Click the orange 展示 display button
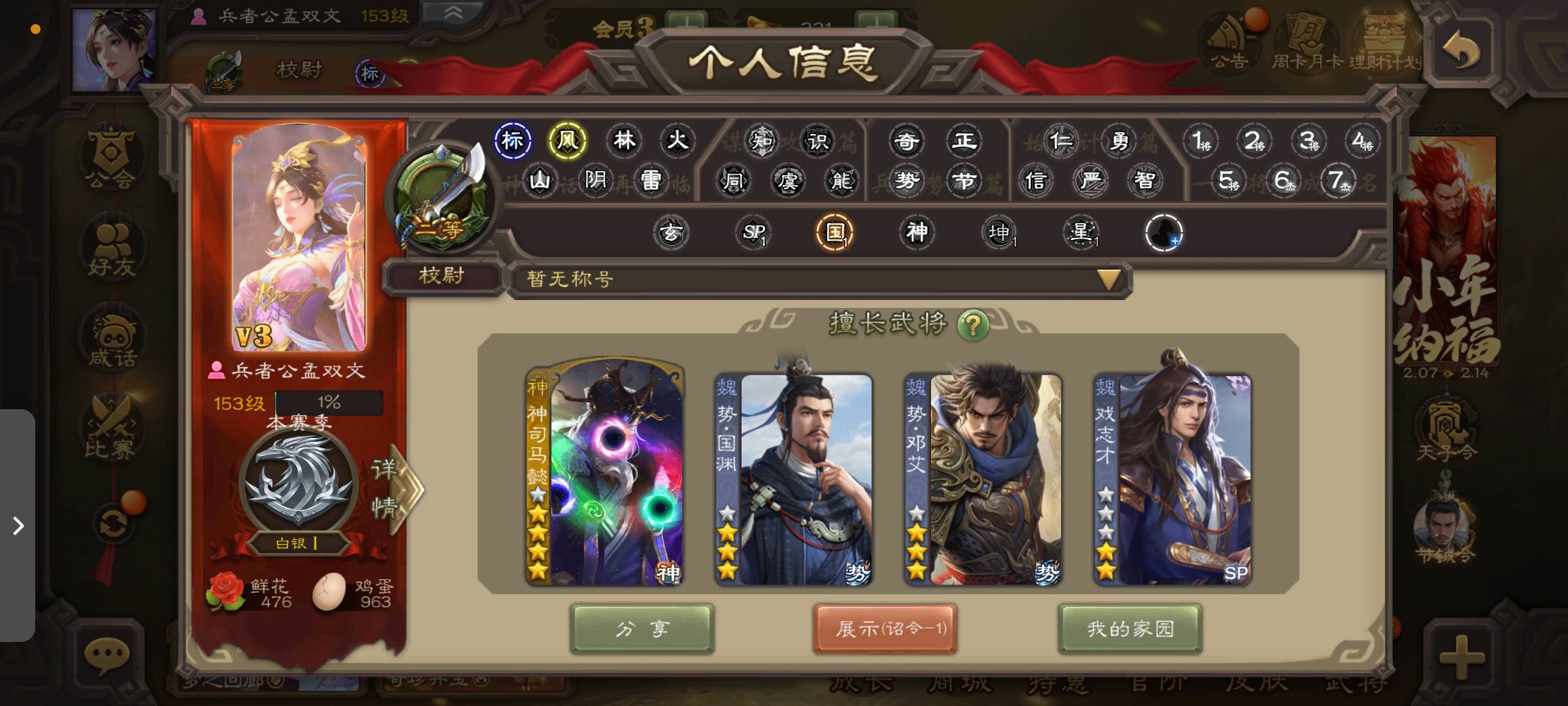The image size is (1568, 706). click(885, 629)
